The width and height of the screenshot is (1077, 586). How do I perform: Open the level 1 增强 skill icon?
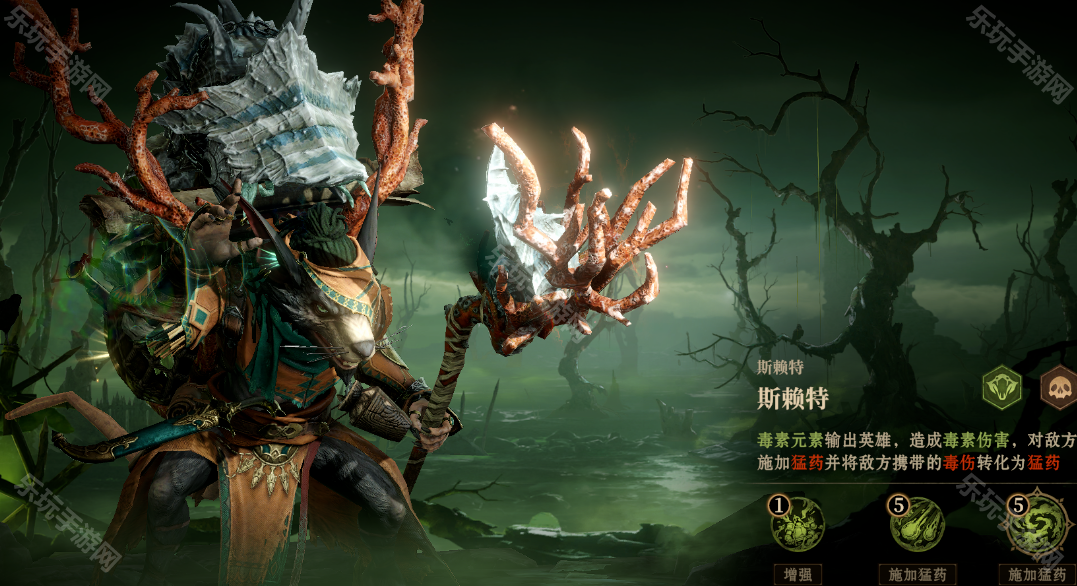pos(797,525)
